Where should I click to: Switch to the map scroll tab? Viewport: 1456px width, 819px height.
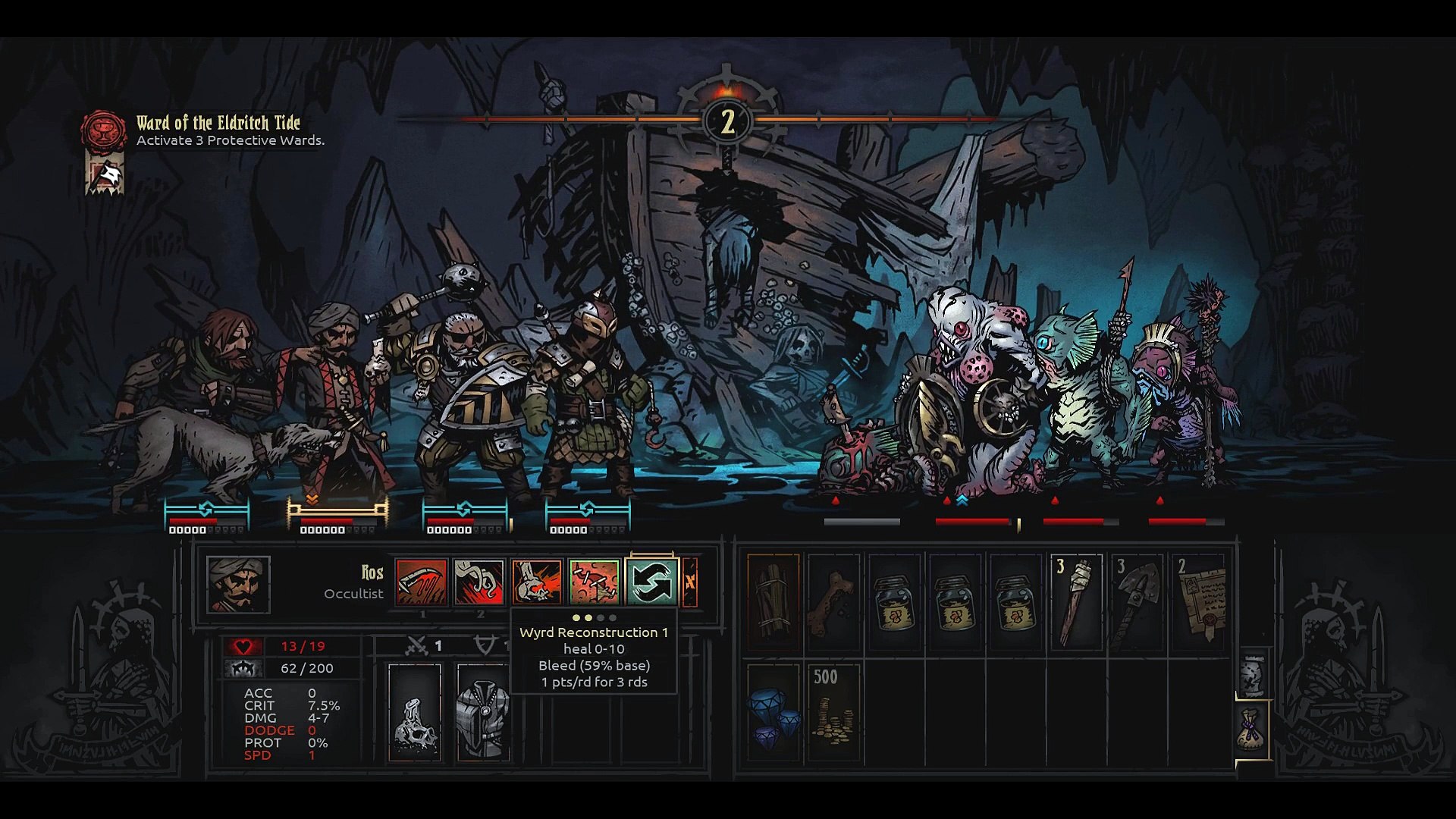coord(1252,671)
